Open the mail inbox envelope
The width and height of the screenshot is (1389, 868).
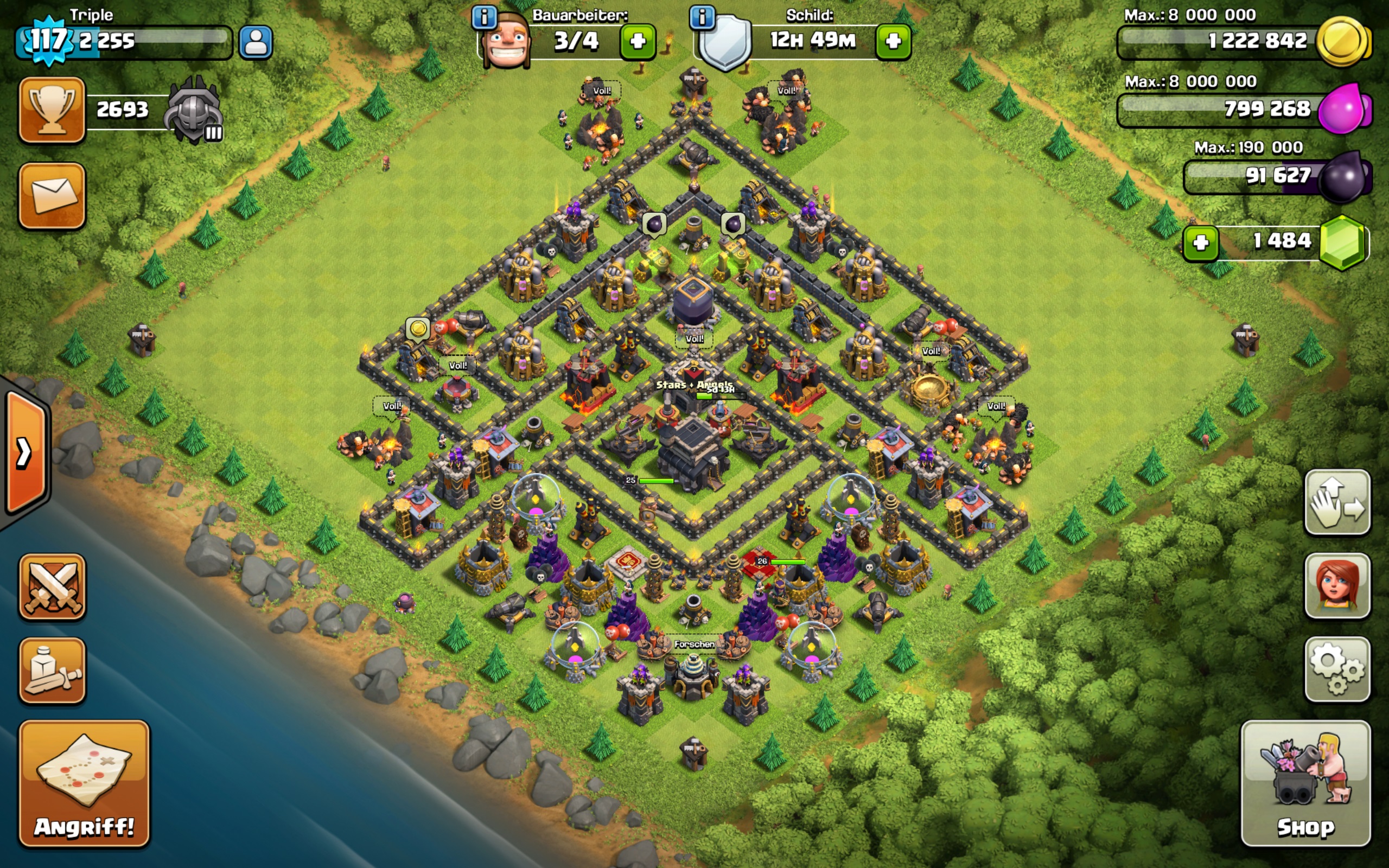pos(52,195)
